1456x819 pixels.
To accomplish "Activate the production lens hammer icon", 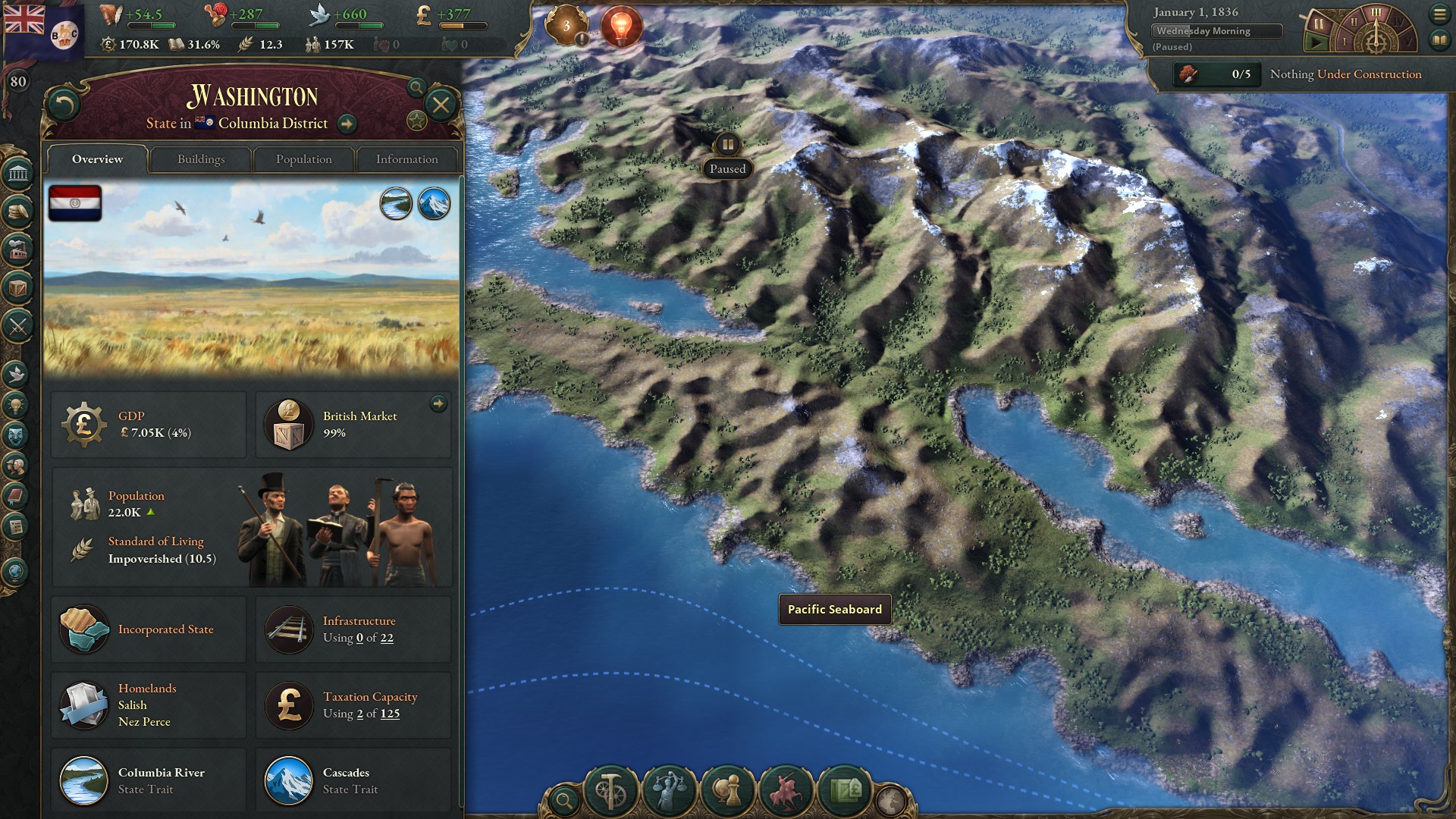I will click(x=612, y=791).
